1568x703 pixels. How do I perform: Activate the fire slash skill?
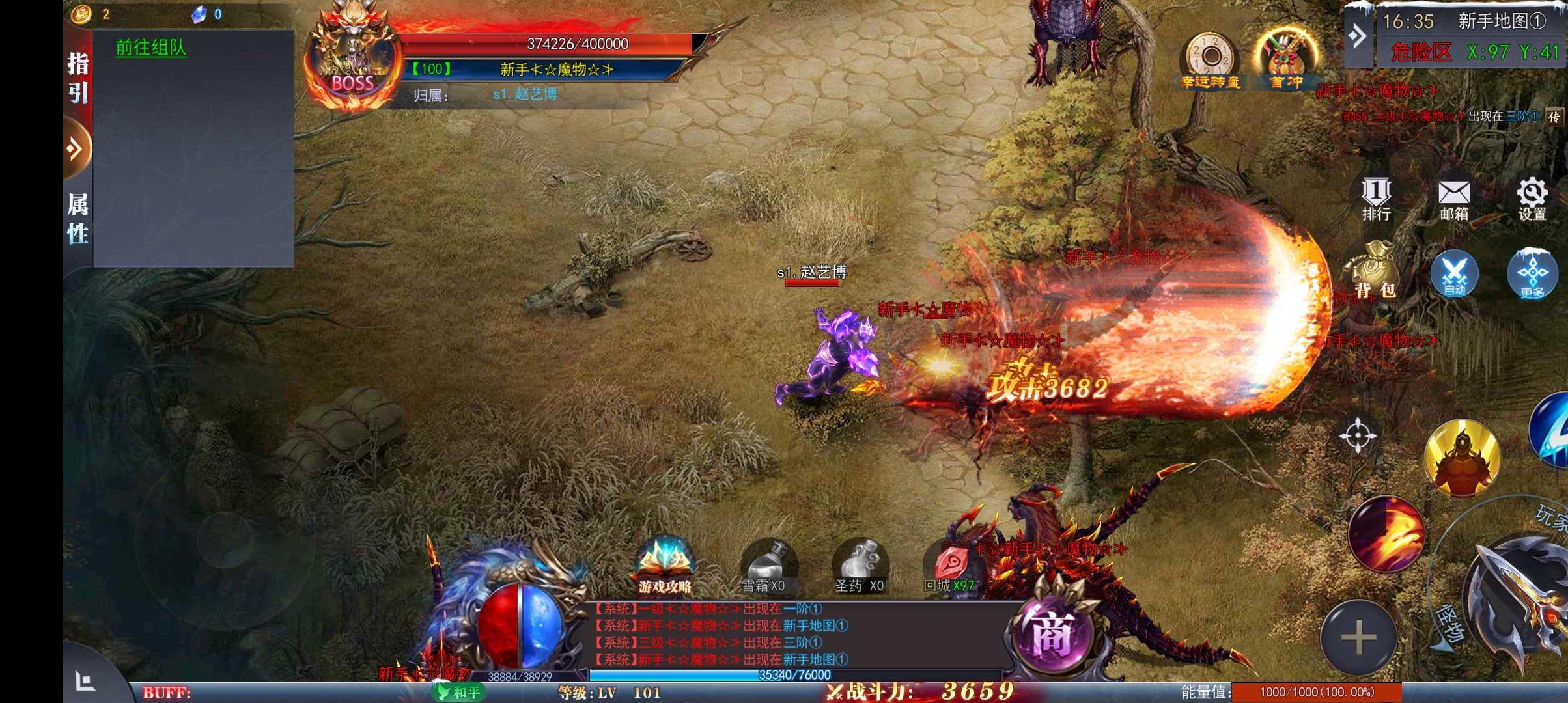tap(1386, 534)
